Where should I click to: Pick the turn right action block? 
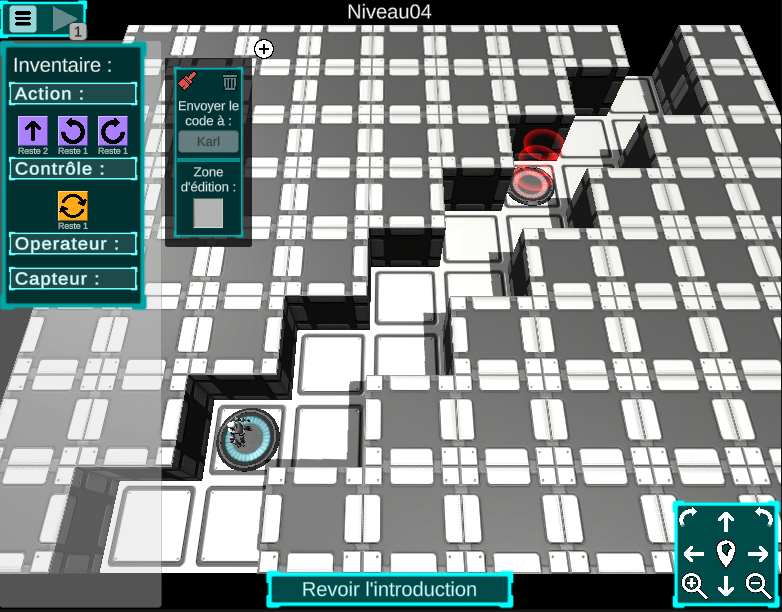pyautogui.click(x=113, y=130)
